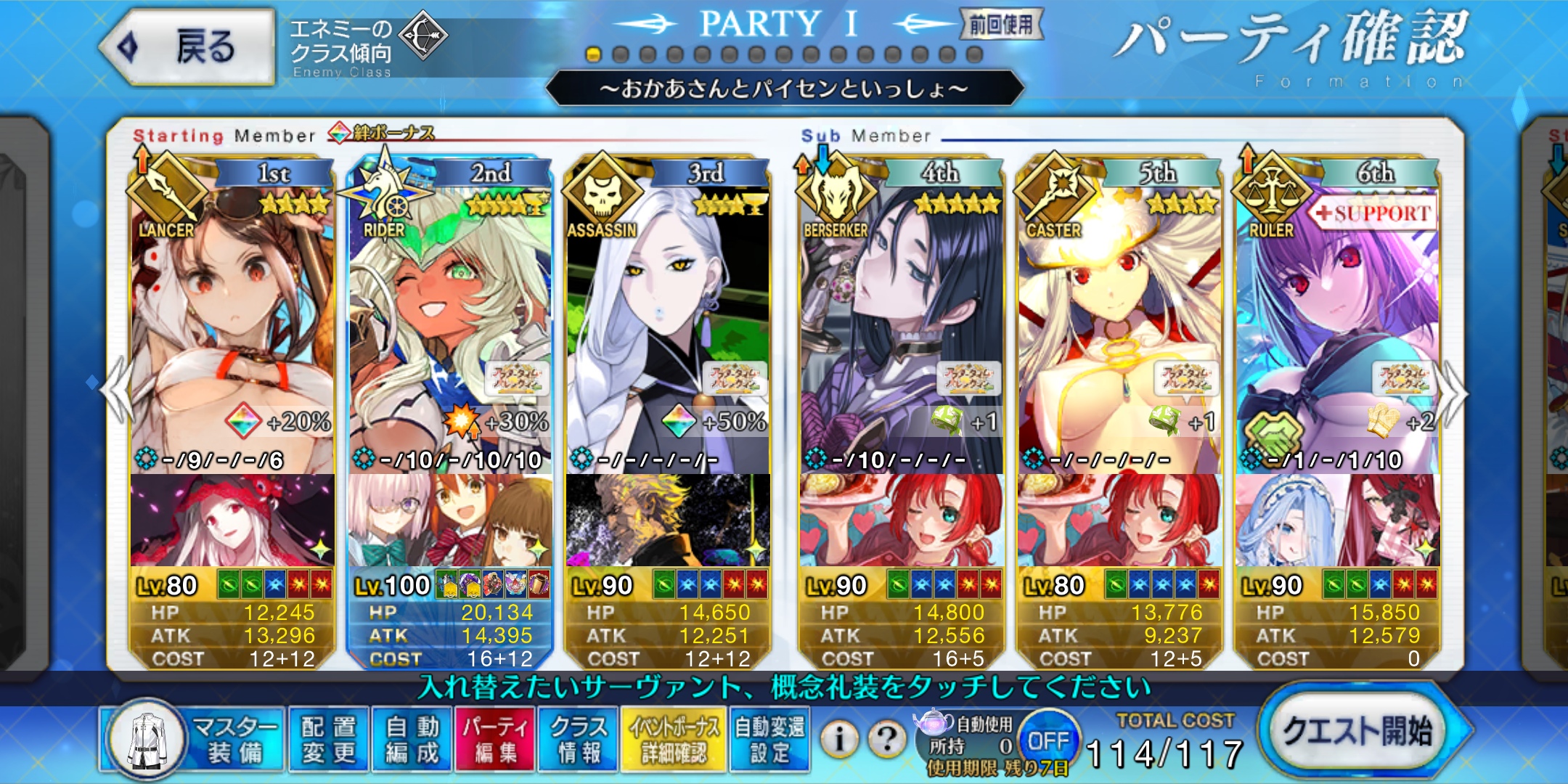1568x784 pixels.
Task: Open the 前回使用 last-used party tab
Action: pos(1002,25)
